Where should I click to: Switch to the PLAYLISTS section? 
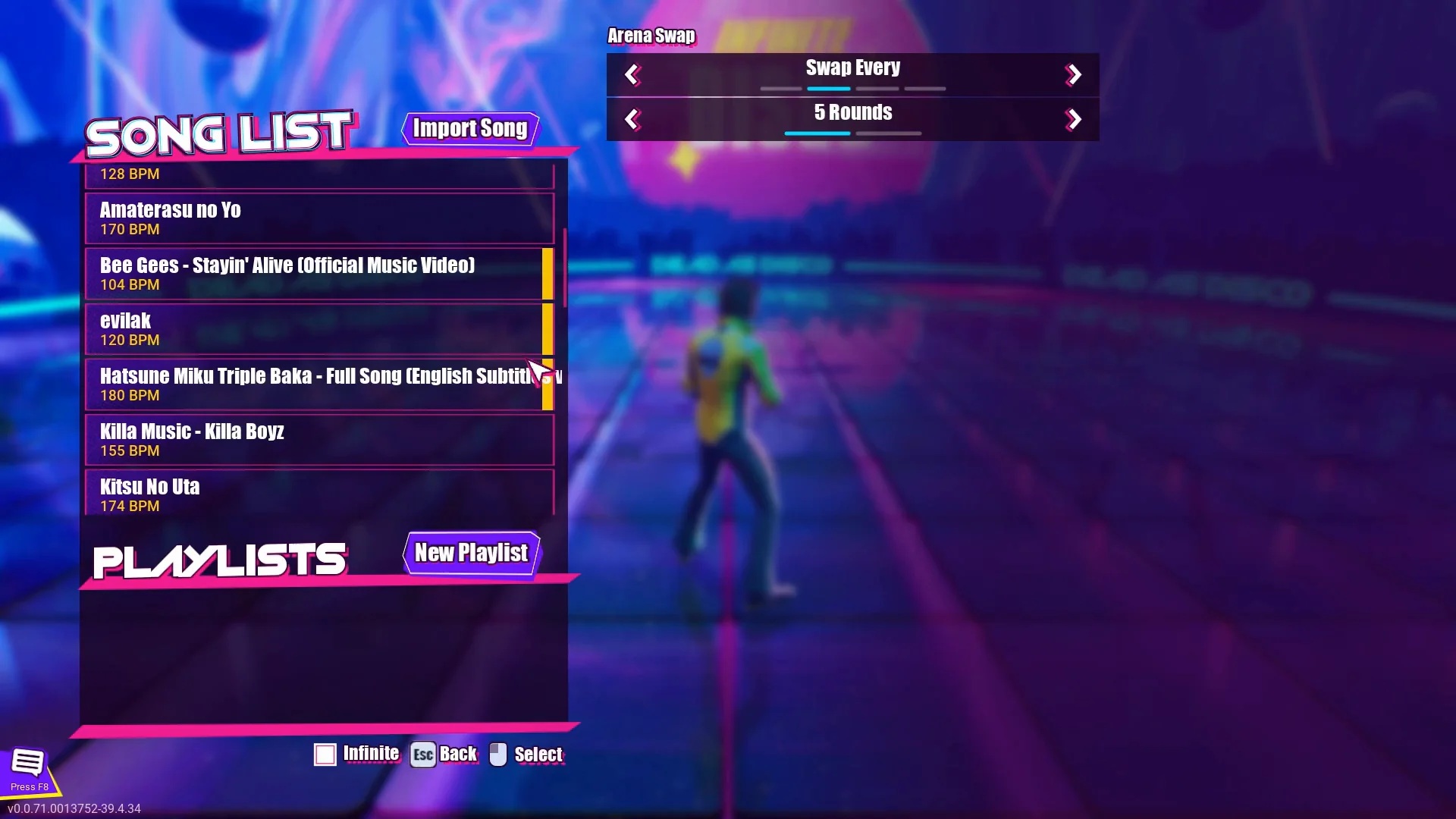click(218, 559)
